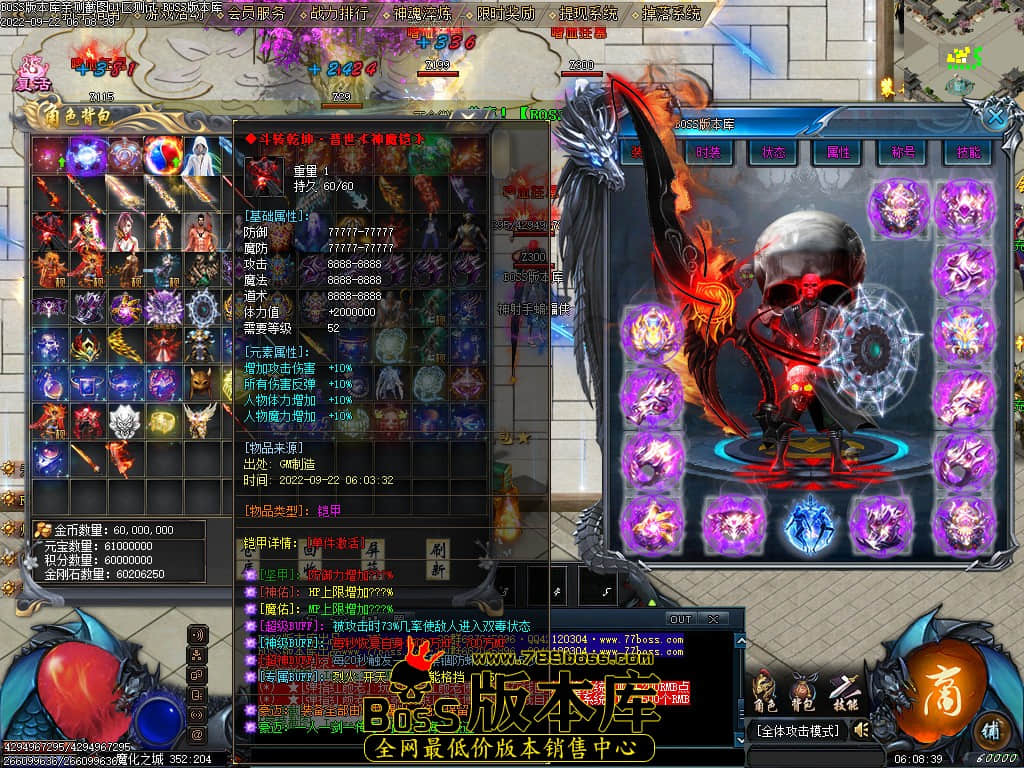Switch to the 时装 fashion tab

[708, 152]
